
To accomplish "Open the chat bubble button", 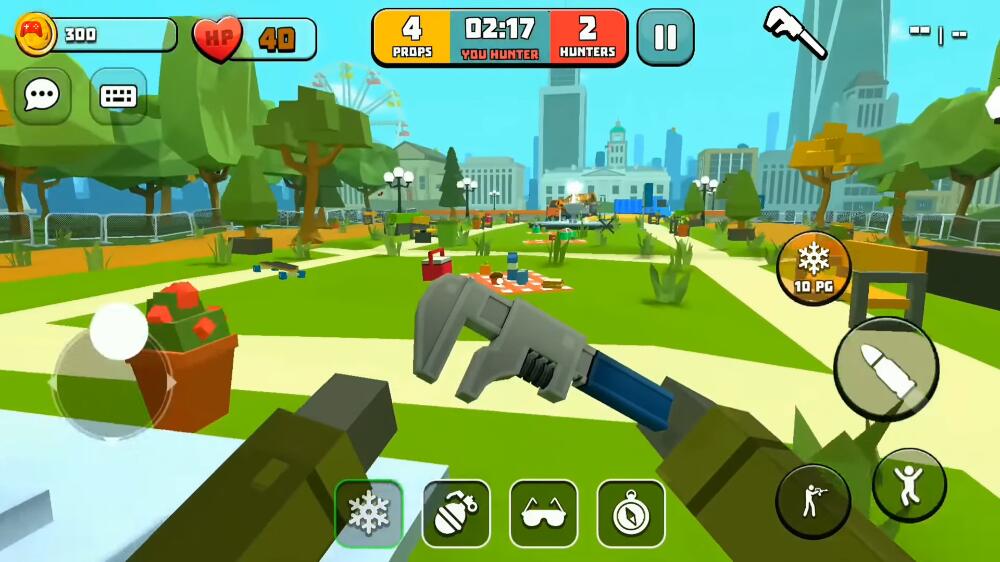I will 42,96.
